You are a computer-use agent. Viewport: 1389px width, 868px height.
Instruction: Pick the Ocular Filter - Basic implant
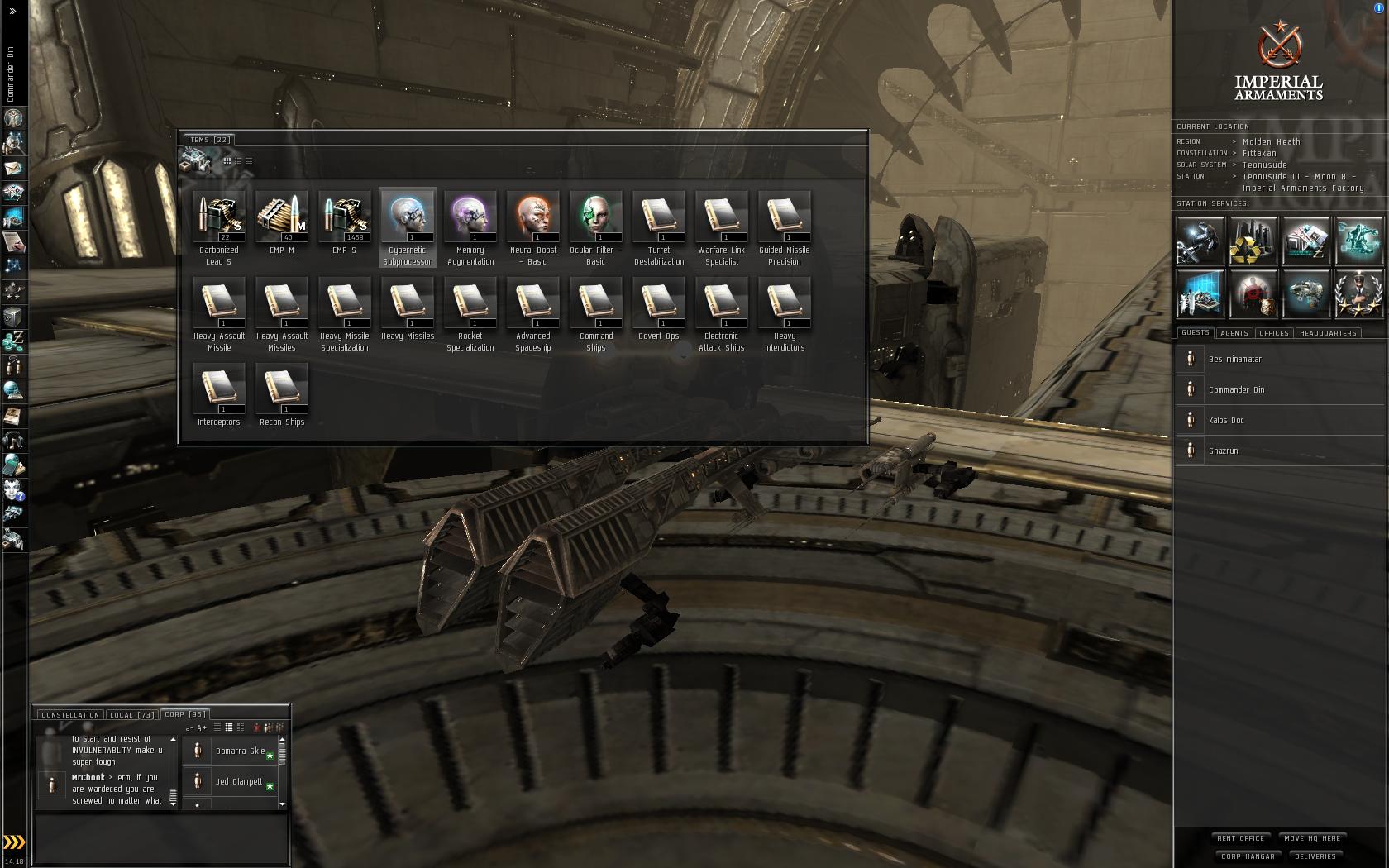[596, 217]
